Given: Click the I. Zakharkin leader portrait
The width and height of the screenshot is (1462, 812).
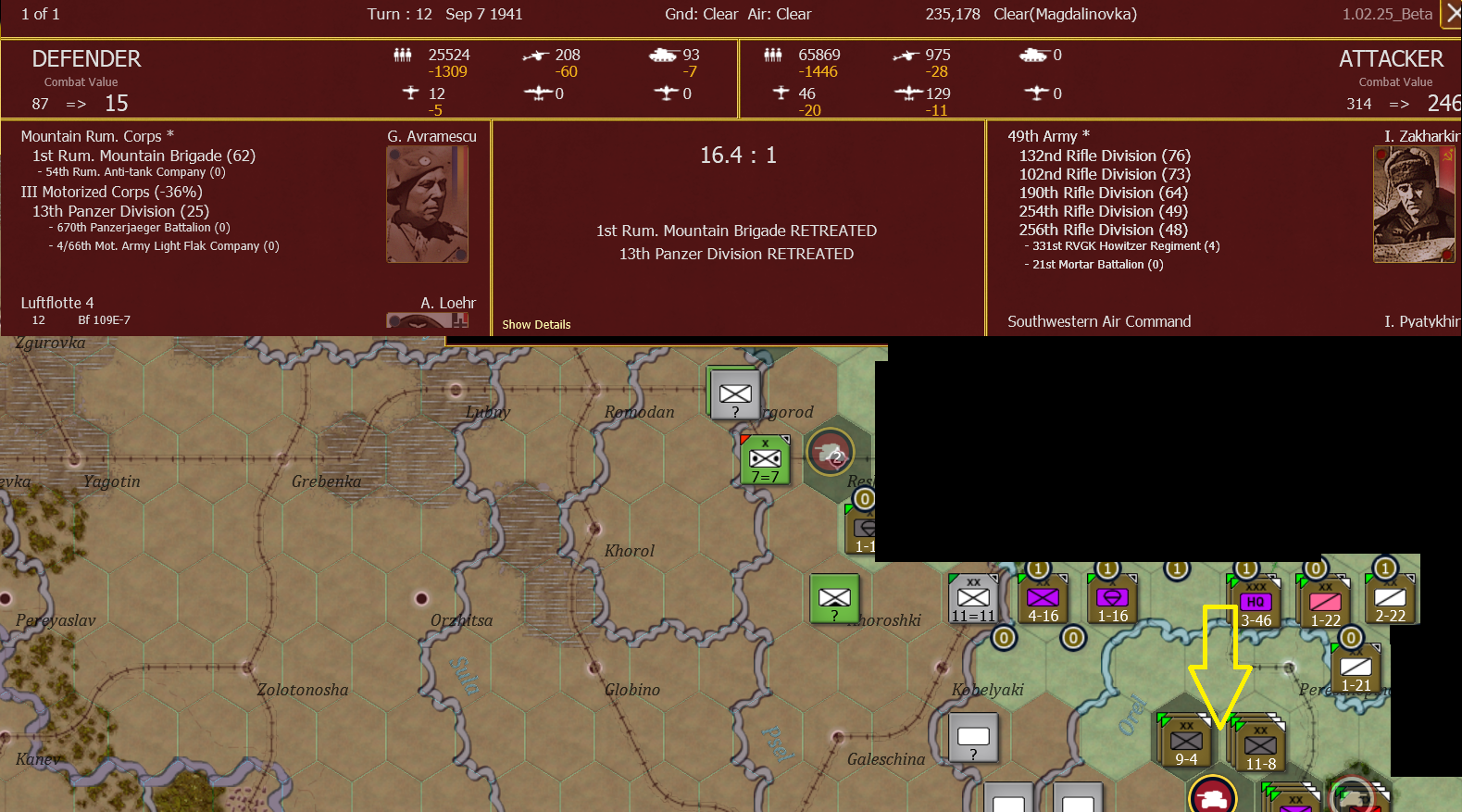Looking at the screenshot, I should (x=1414, y=204).
